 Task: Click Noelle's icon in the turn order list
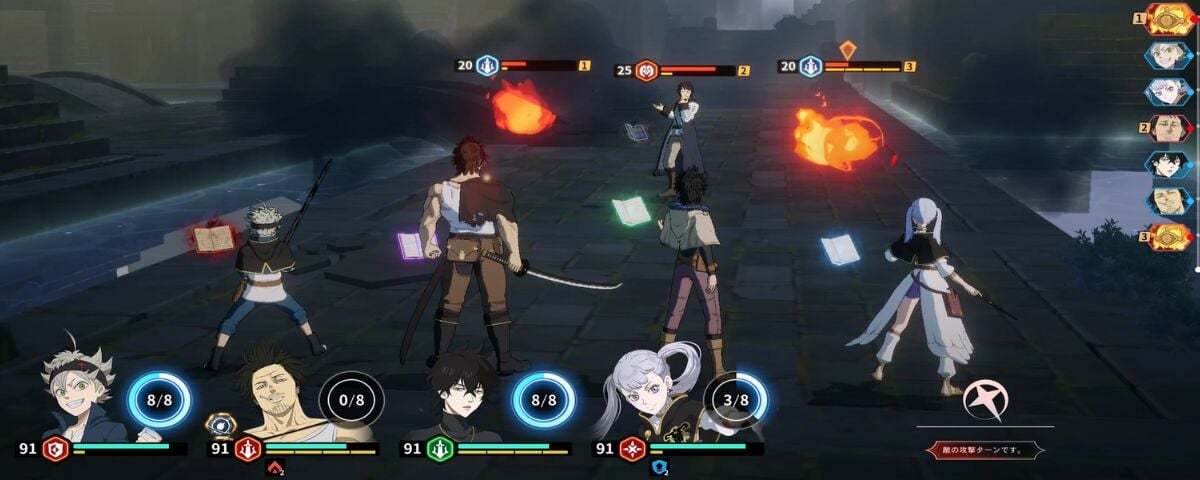(1168, 92)
